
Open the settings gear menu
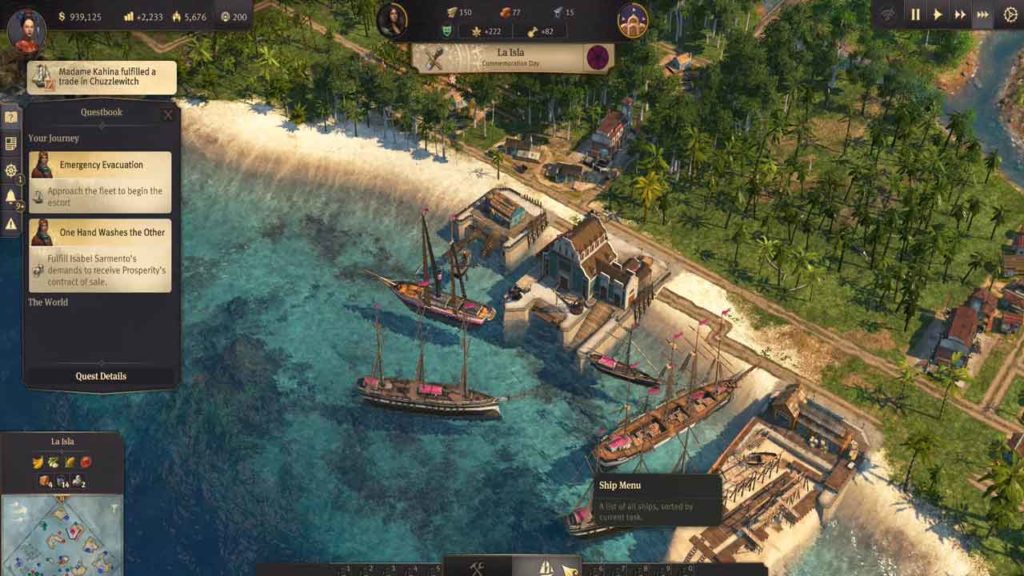(x=1010, y=15)
